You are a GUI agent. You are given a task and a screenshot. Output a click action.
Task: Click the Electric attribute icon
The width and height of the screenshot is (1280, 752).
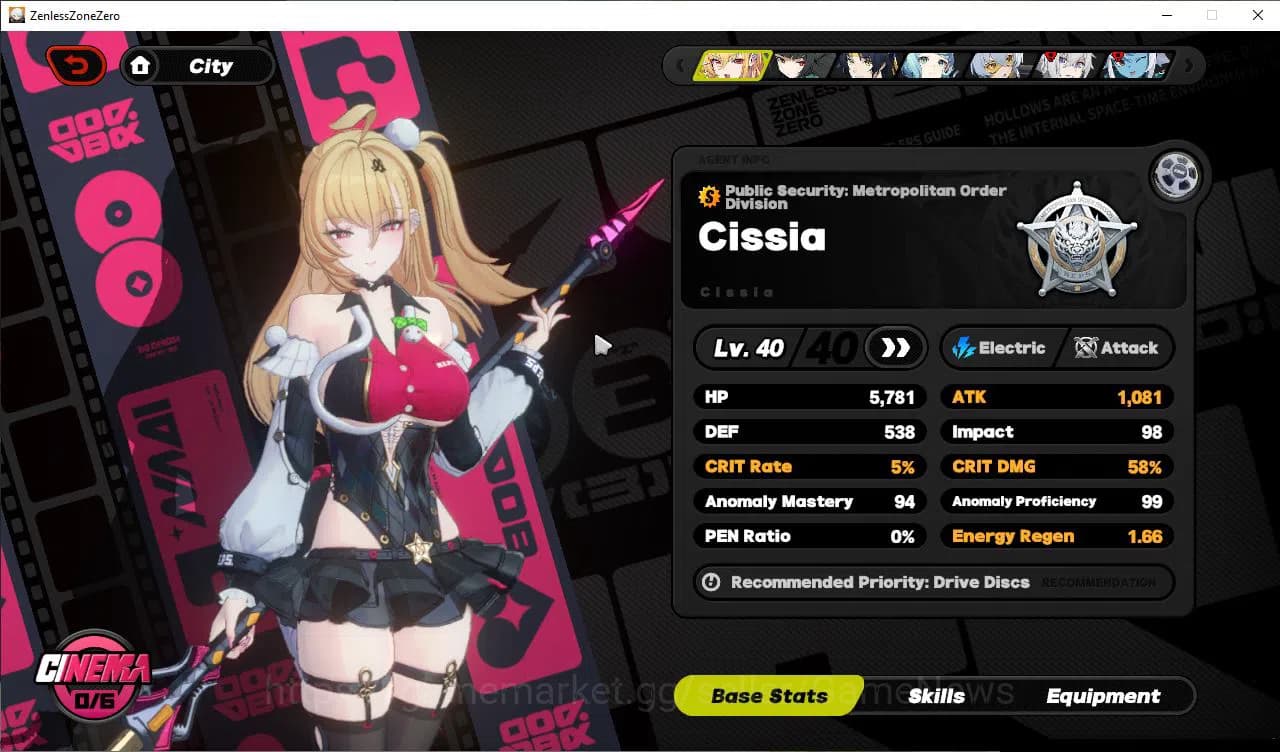pyautogui.click(x=963, y=348)
